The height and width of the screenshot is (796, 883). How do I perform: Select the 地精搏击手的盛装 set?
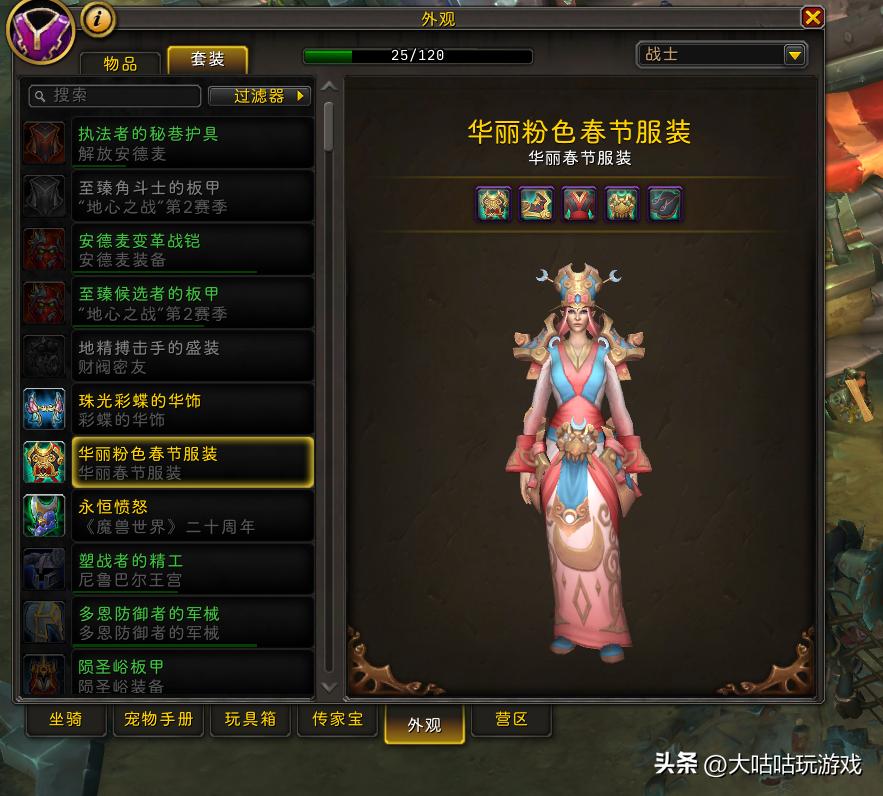point(168,356)
